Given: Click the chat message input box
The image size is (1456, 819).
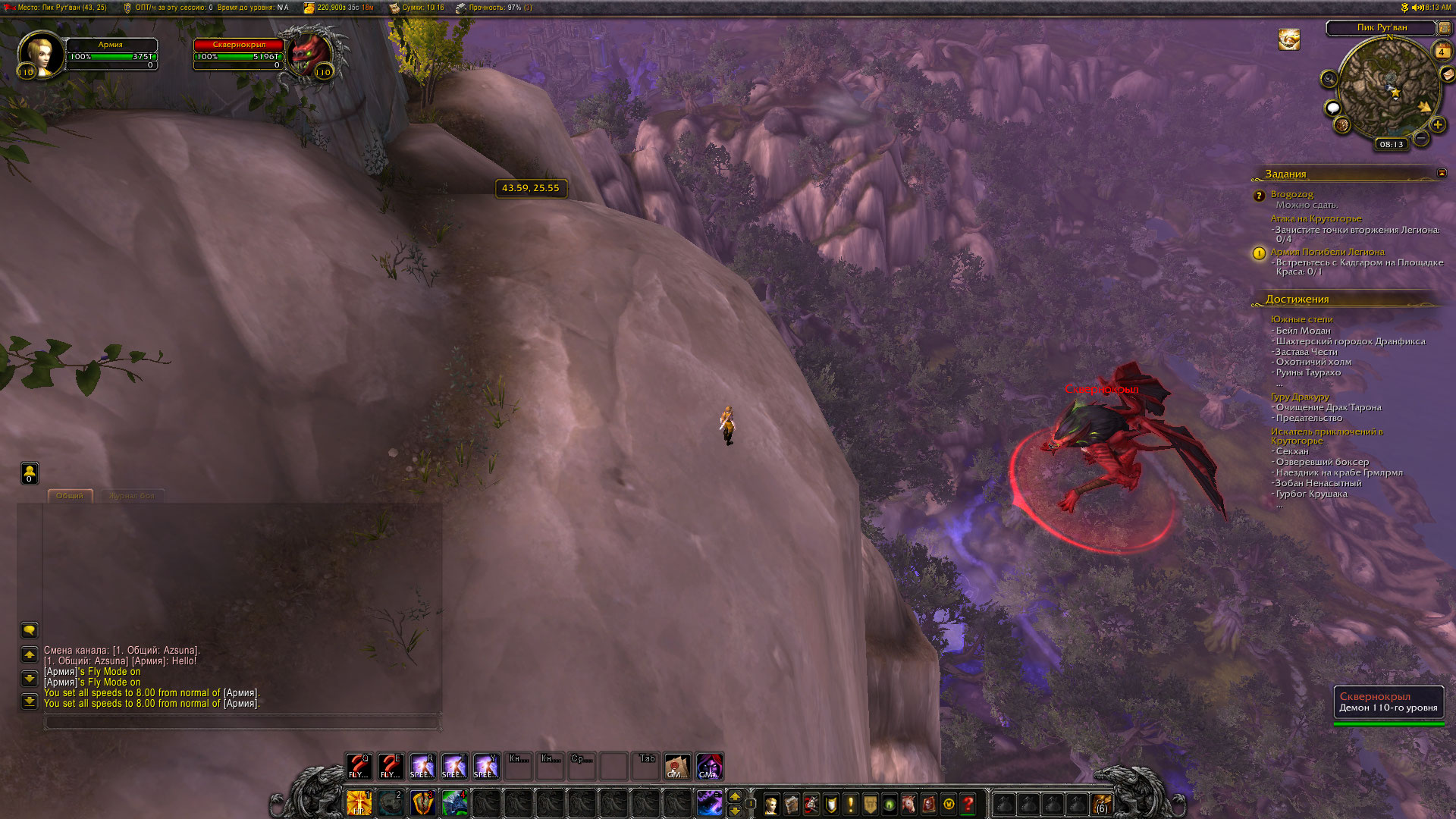Looking at the screenshot, I should [x=241, y=723].
